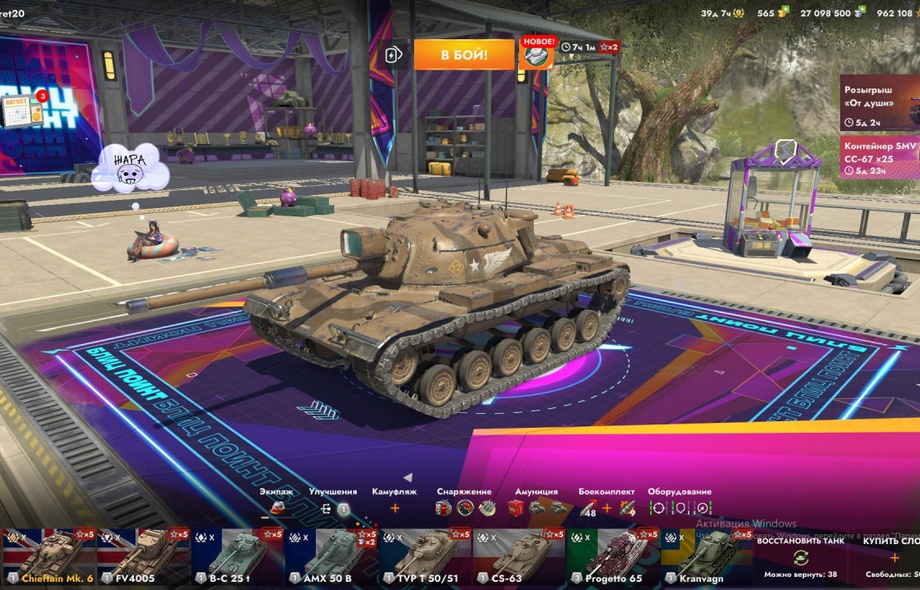
Task: Add a camouflage via the Камуфляж plus
Action: pyautogui.click(x=394, y=508)
